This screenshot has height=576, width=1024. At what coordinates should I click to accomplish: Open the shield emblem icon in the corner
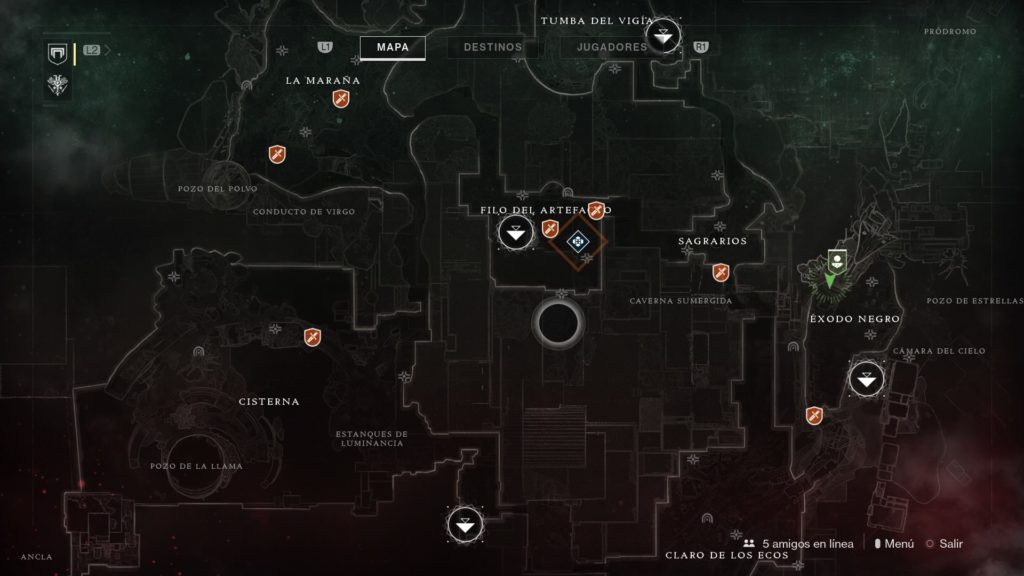[57, 53]
